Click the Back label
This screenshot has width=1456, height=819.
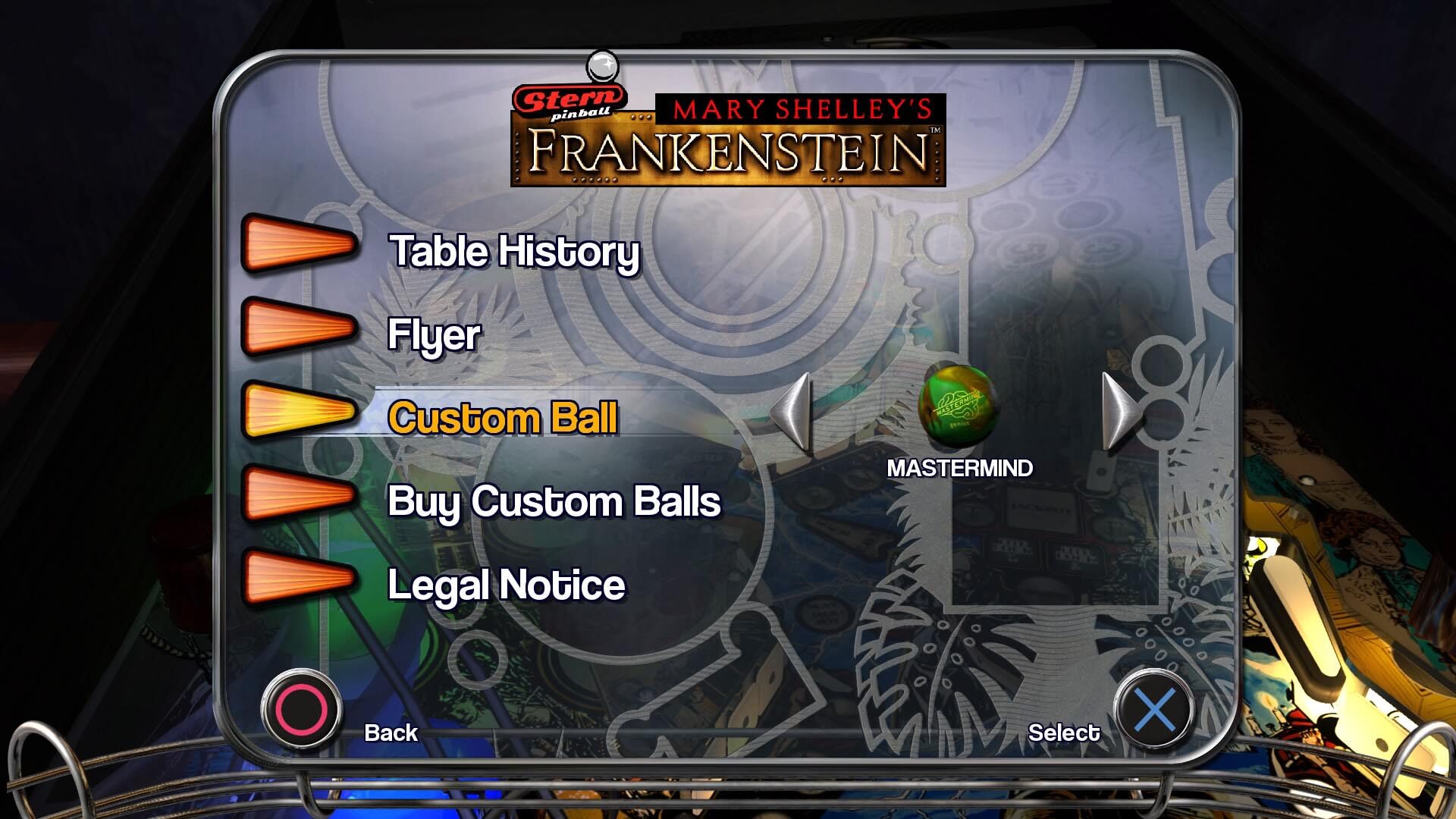[x=390, y=733]
